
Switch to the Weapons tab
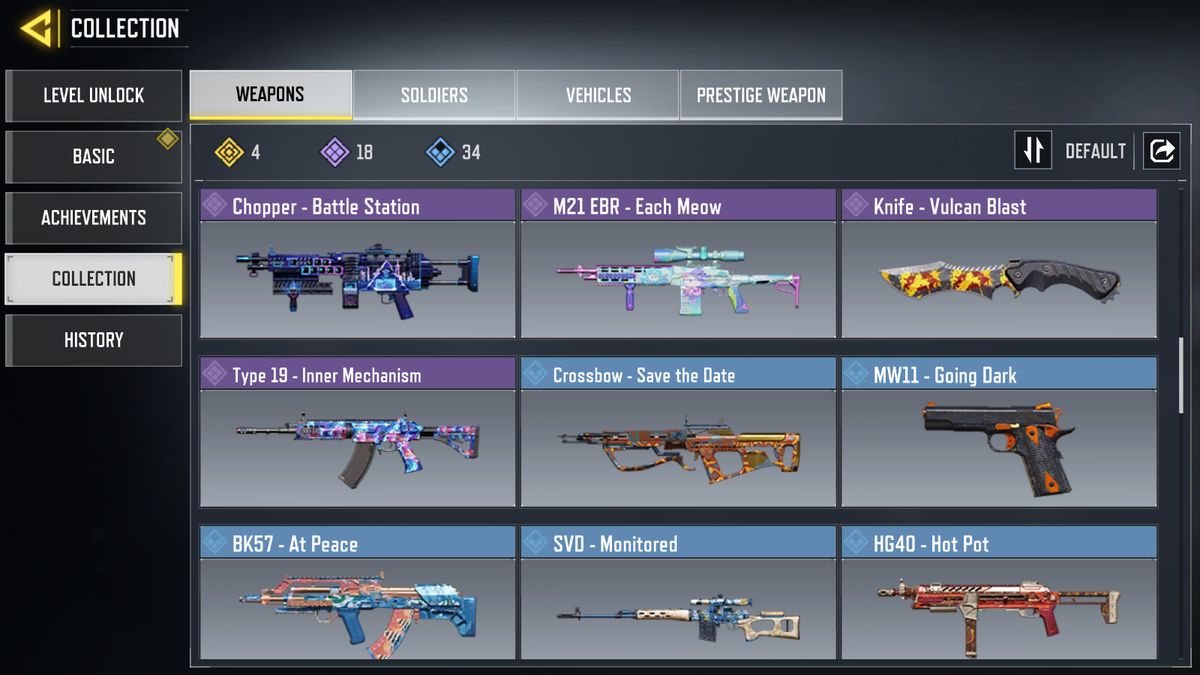click(x=270, y=96)
